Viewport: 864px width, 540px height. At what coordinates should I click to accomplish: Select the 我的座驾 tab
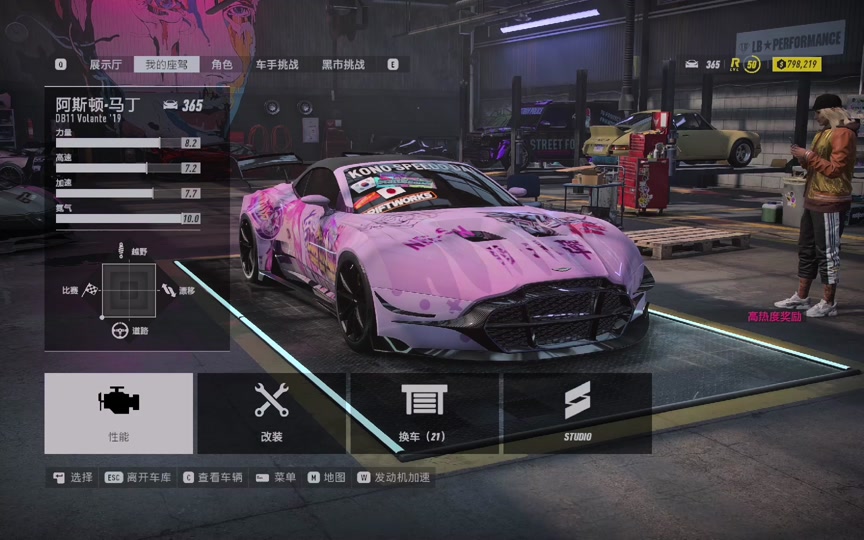pyautogui.click(x=166, y=65)
